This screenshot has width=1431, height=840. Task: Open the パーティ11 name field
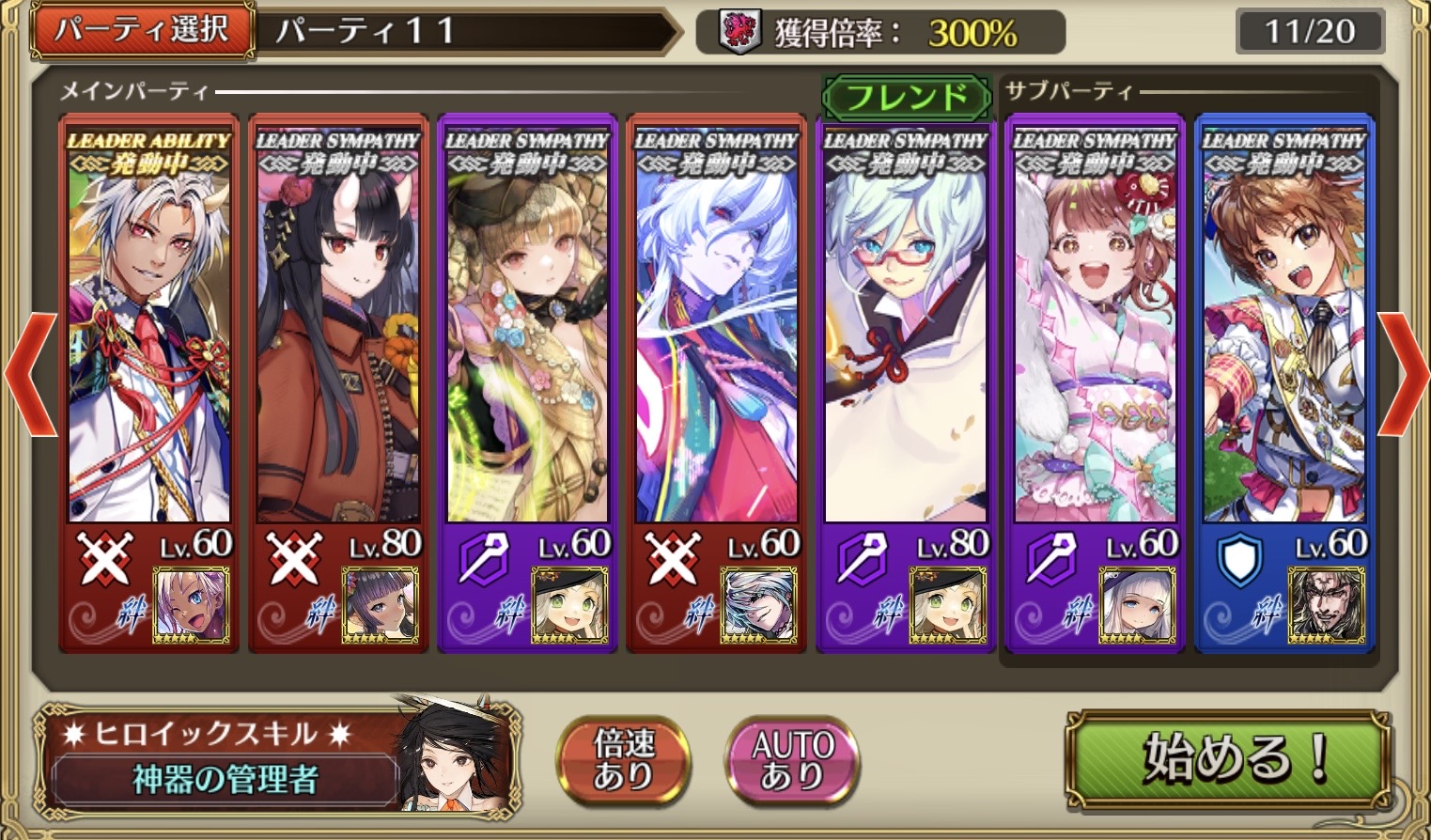coord(465,31)
